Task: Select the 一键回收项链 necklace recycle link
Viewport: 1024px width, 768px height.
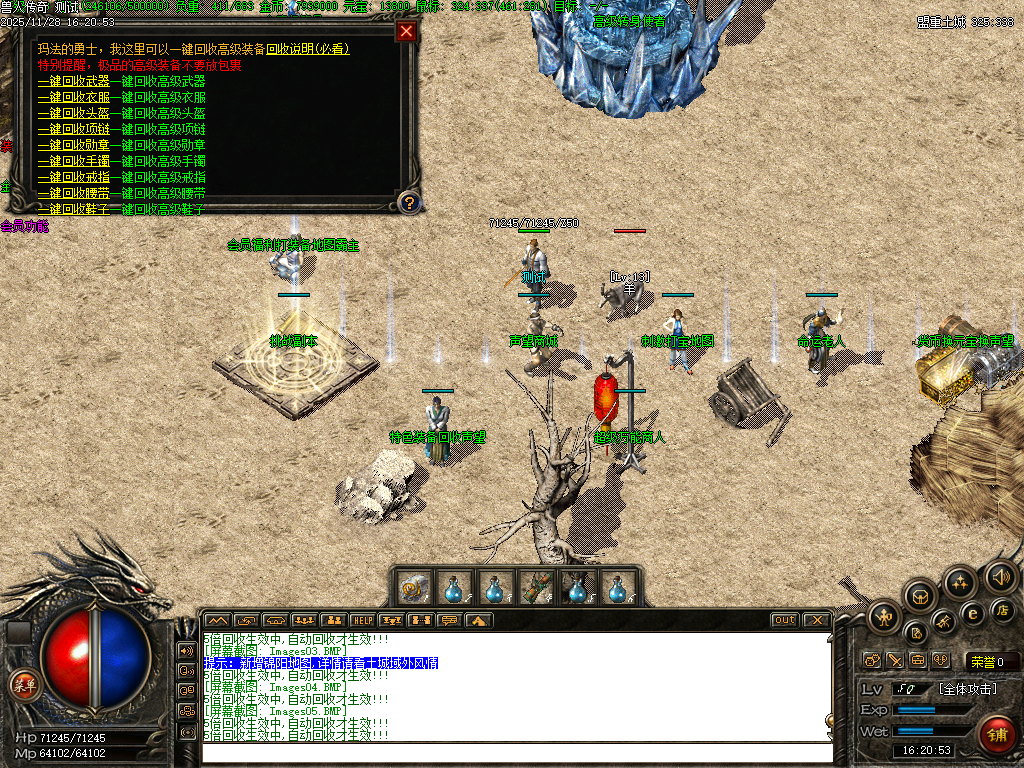Action: pyautogui.click(x=73, y=129)
